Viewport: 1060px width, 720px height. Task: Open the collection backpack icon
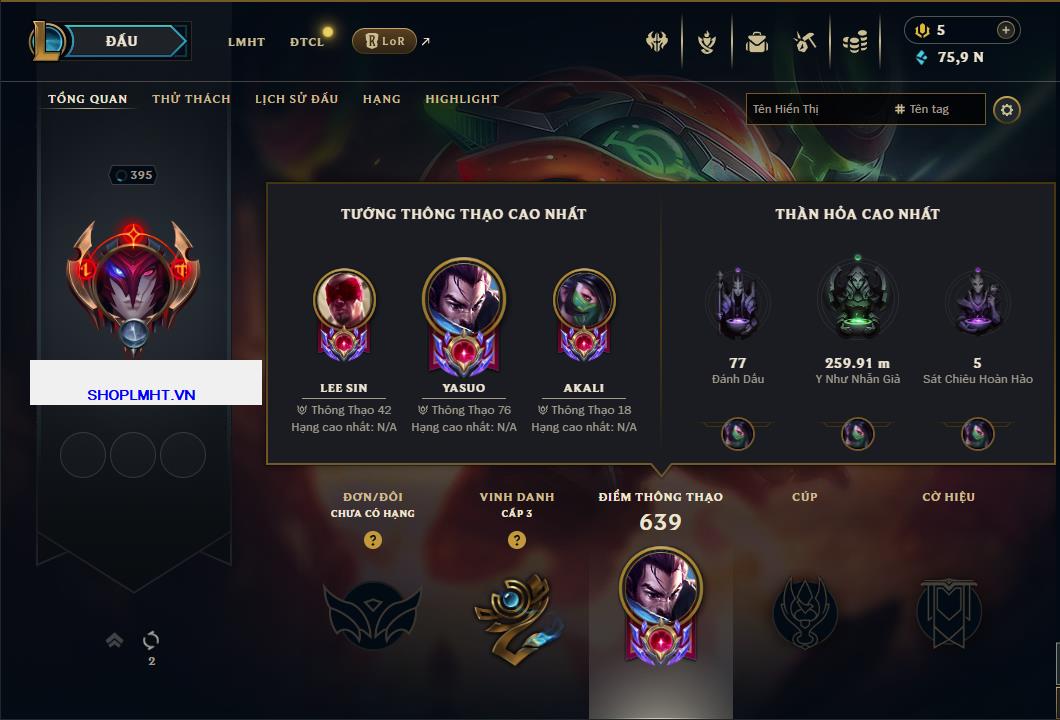[x=757, y=42]
